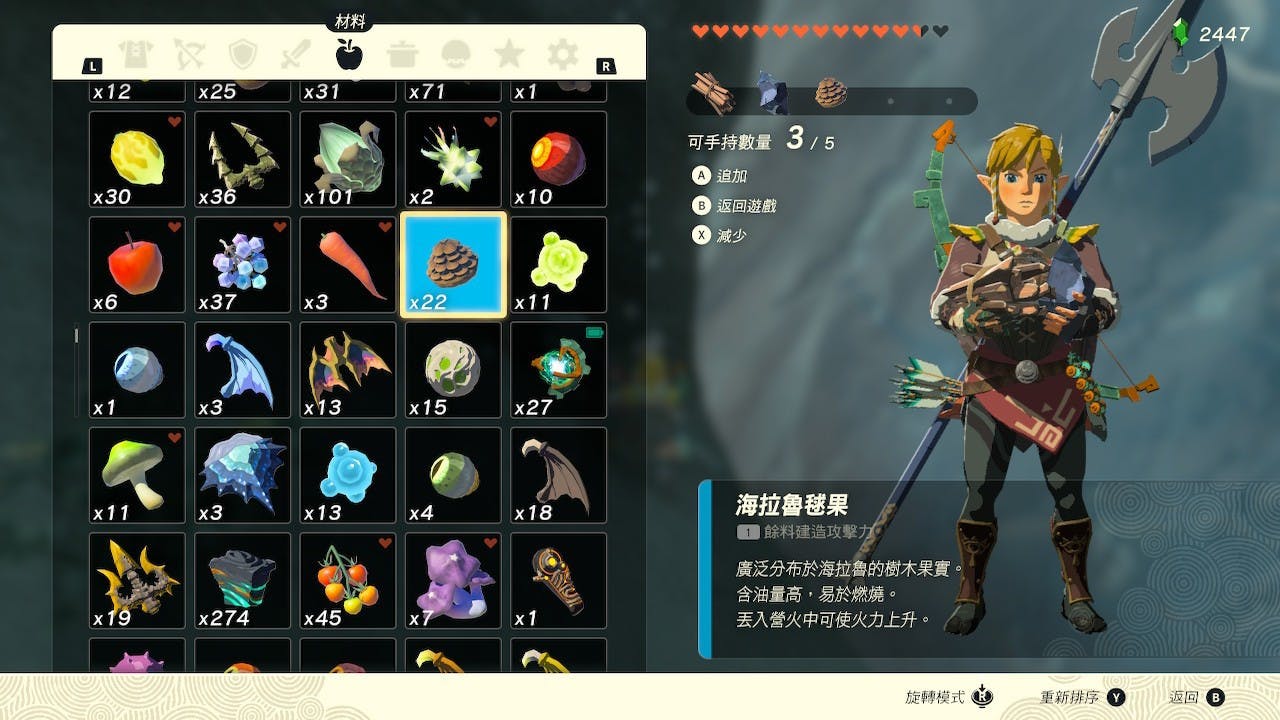Open the bows category tab
Screen dimensions: 1280x720
[189, 54]
